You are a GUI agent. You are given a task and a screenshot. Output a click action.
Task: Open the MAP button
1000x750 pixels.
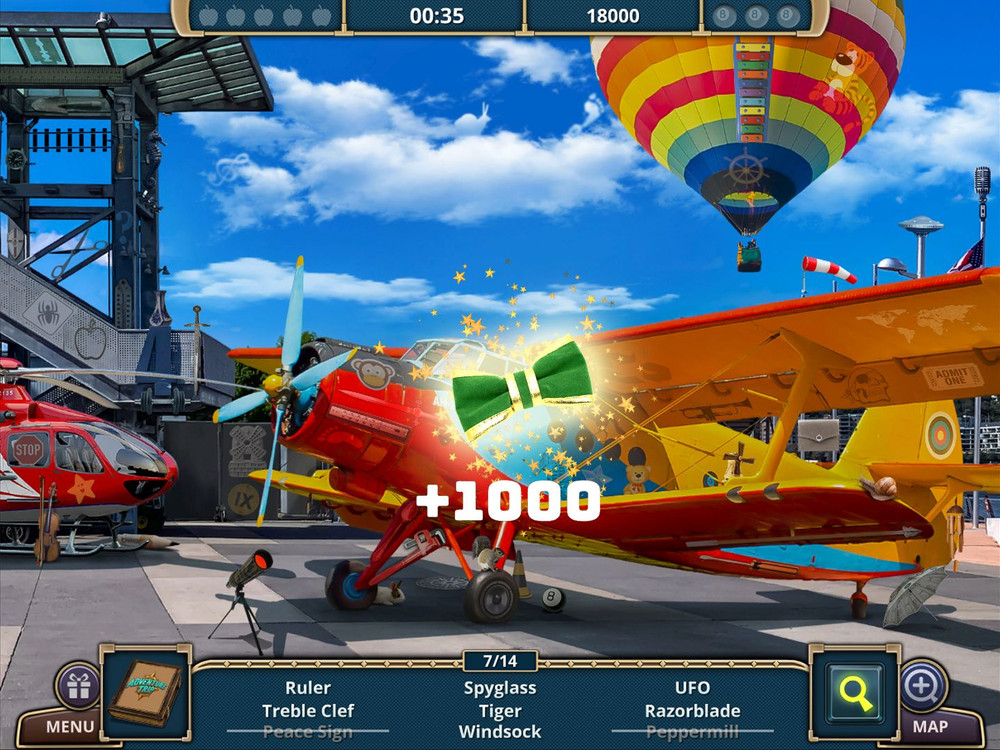pyautogui.click(x=930, y=727)
